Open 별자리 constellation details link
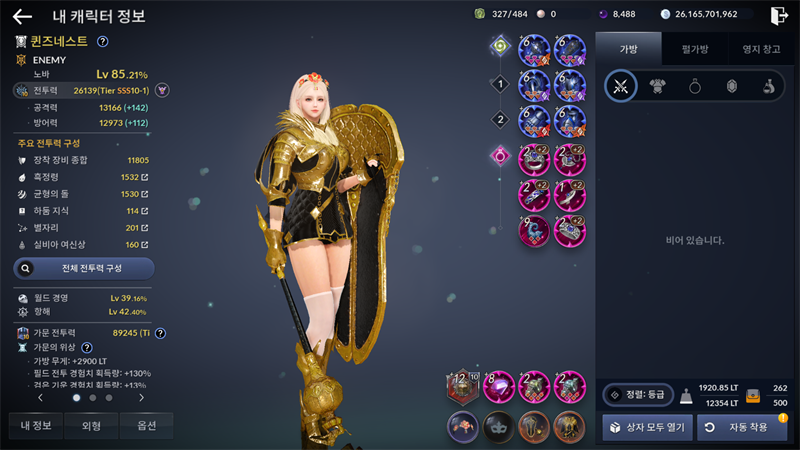The height and width of the screenshot is (450, 800). pyautogui.click(x=145, y=228)
